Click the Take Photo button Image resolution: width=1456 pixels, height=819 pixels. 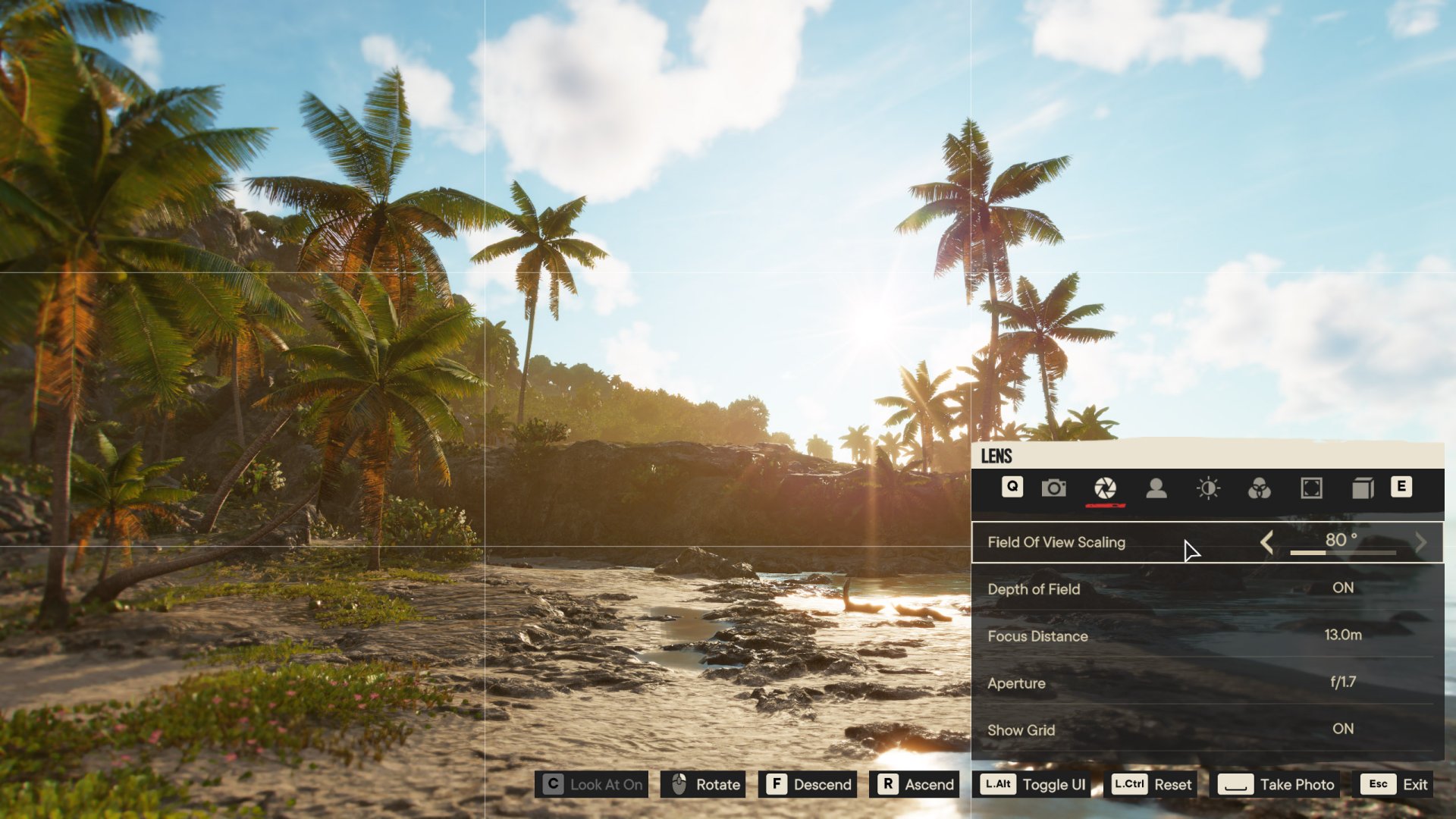coord(1277,784)
